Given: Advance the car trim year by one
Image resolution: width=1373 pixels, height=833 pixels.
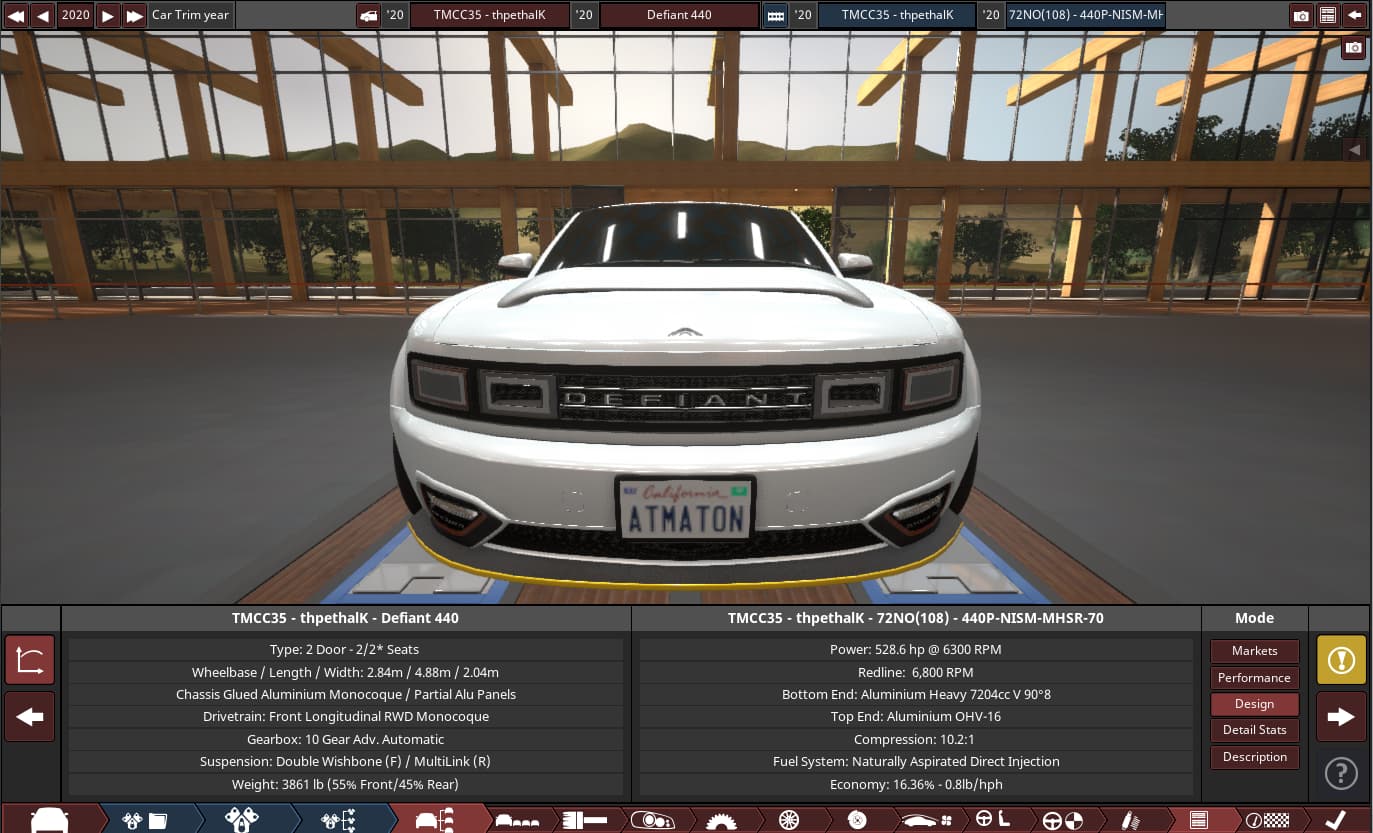Looking at the screenshot, I should click(x=108, y=15).
